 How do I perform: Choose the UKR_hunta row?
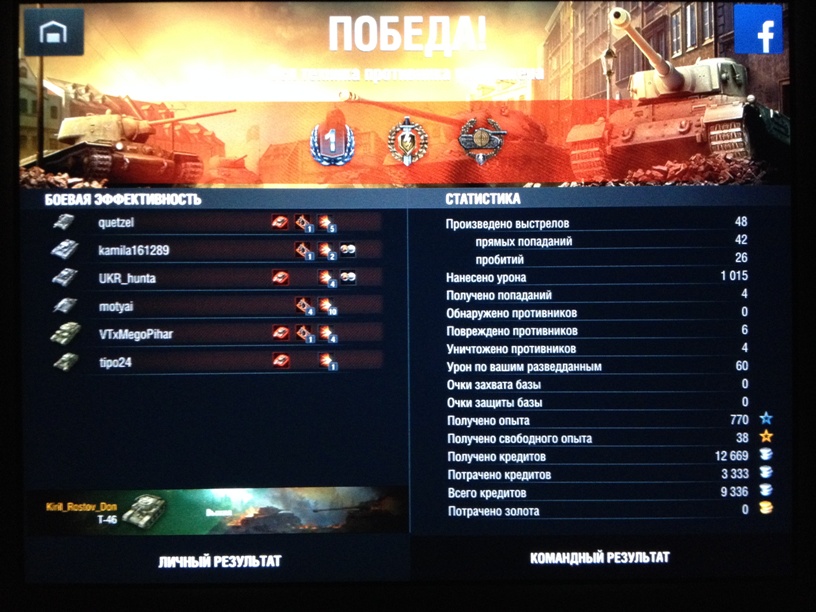tap(215, 278)
